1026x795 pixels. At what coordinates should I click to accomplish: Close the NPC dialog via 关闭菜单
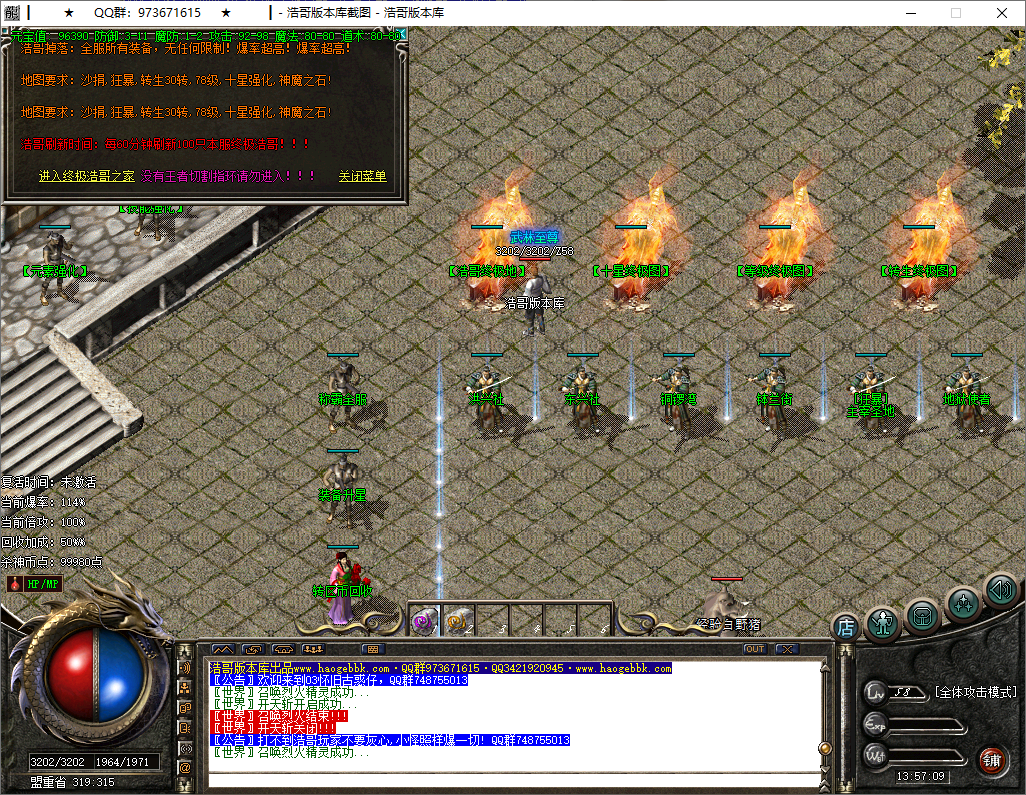362,176
